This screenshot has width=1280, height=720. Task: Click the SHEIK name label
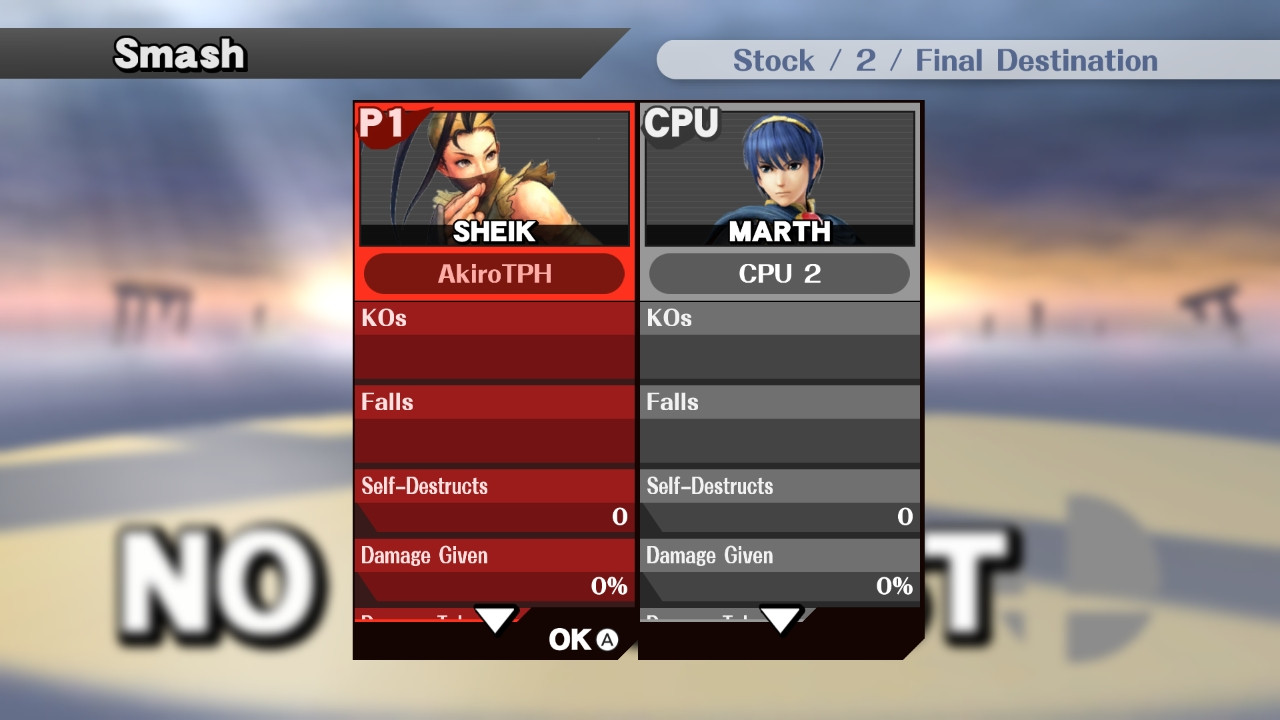click(x=494, y=233)
